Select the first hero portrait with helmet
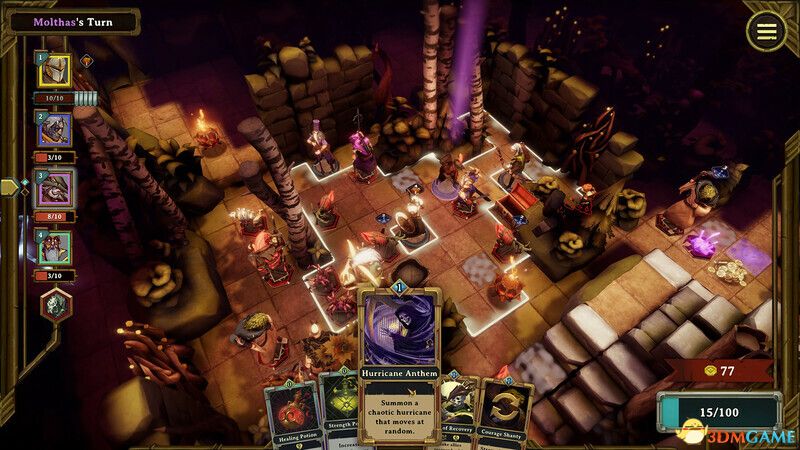800x450 pixels. (55, 71)
